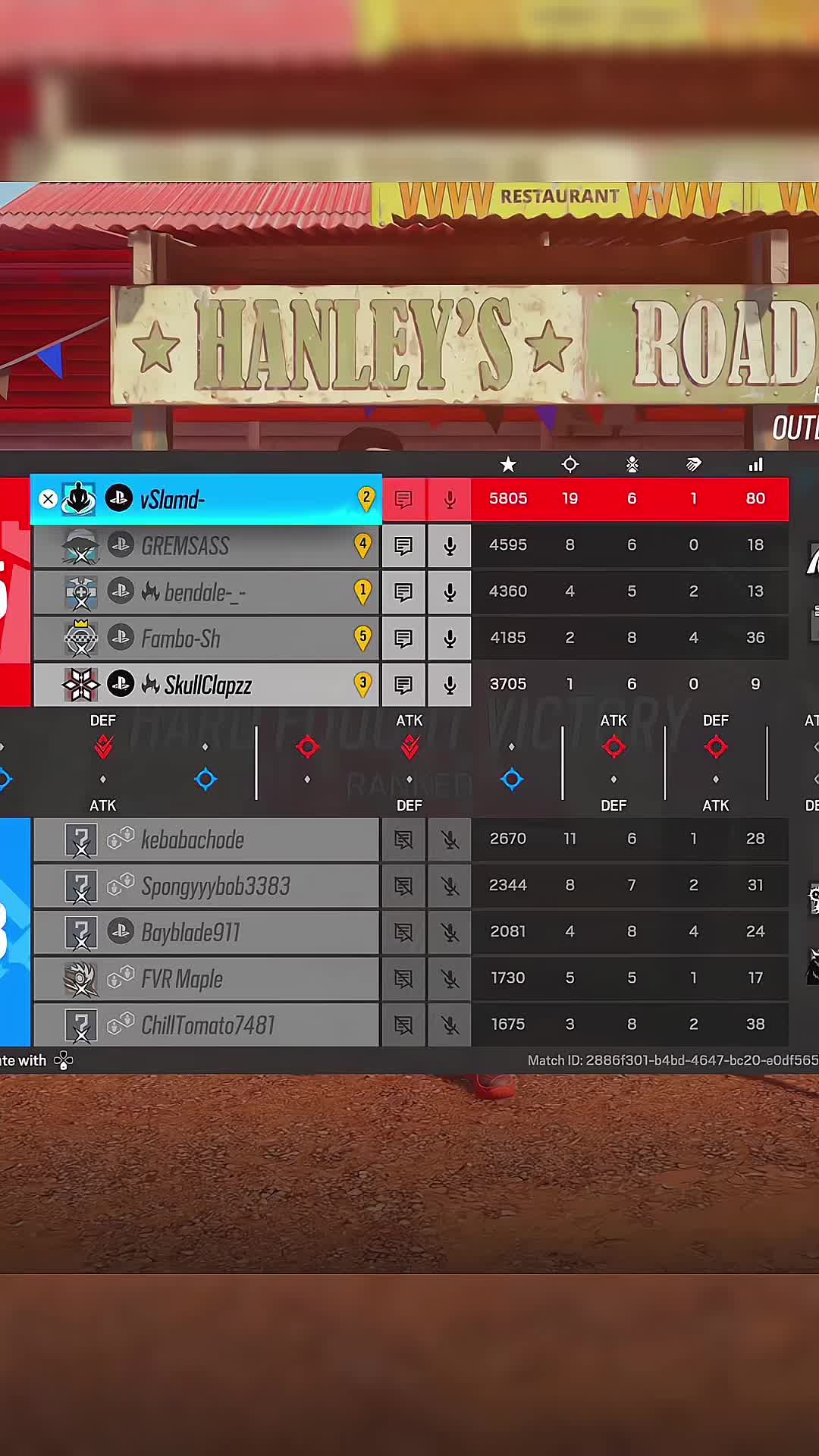Screen dimensions: 819x1456
Task: Select GREMSASS player row
Action: pyautogui.click(x=205, y=546)
